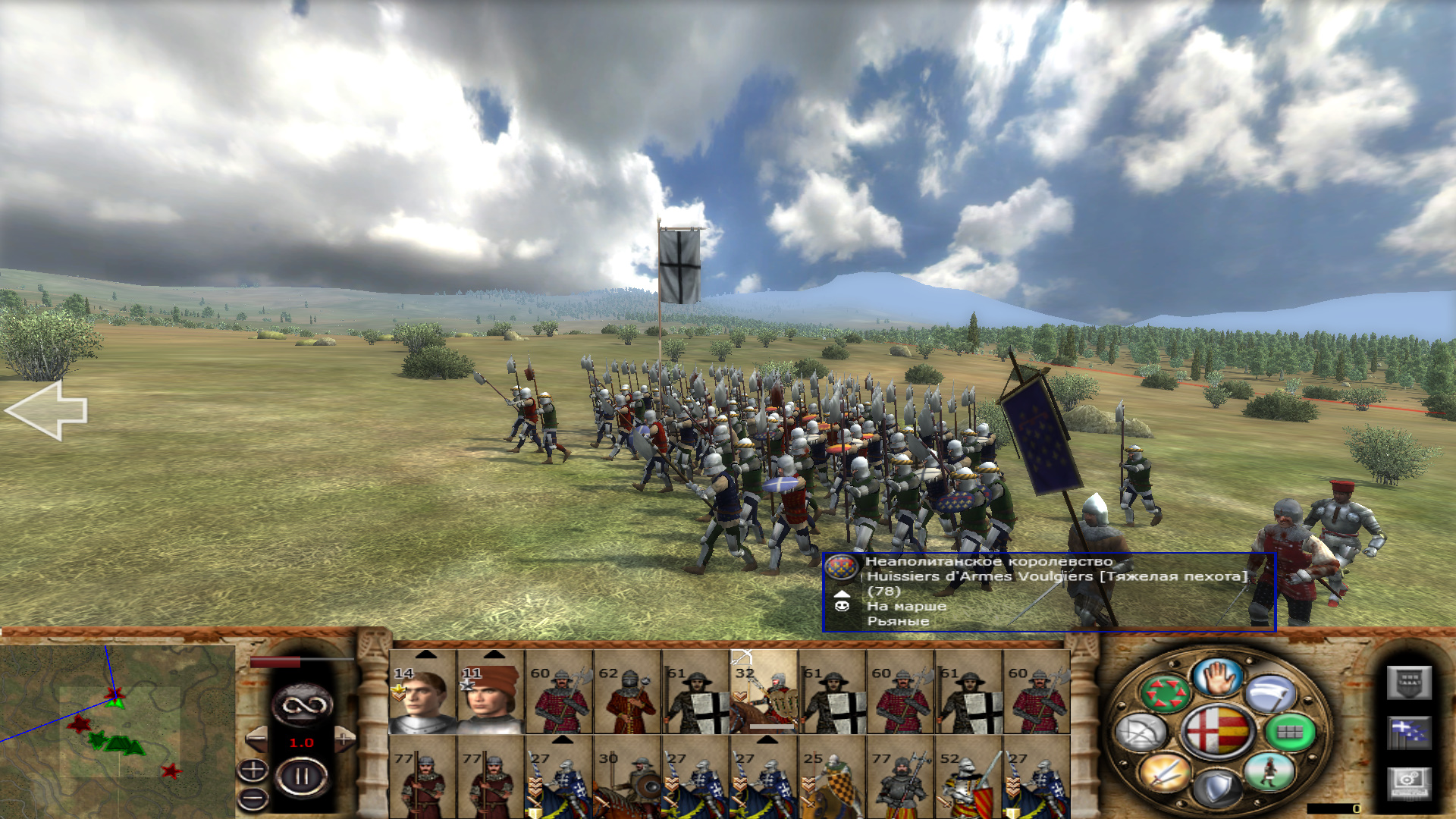Open the game options gear panel button

point(1409,783)
